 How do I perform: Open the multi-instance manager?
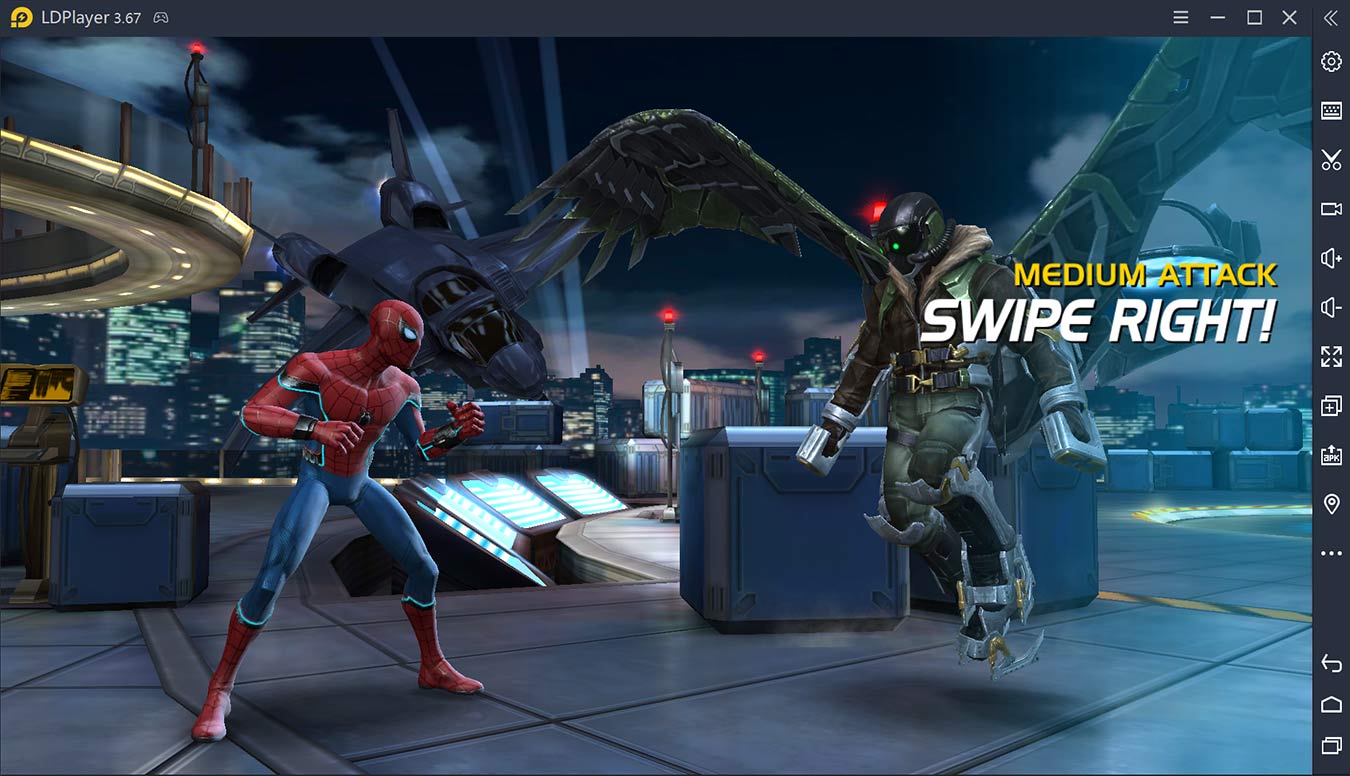pos(1330,405)
